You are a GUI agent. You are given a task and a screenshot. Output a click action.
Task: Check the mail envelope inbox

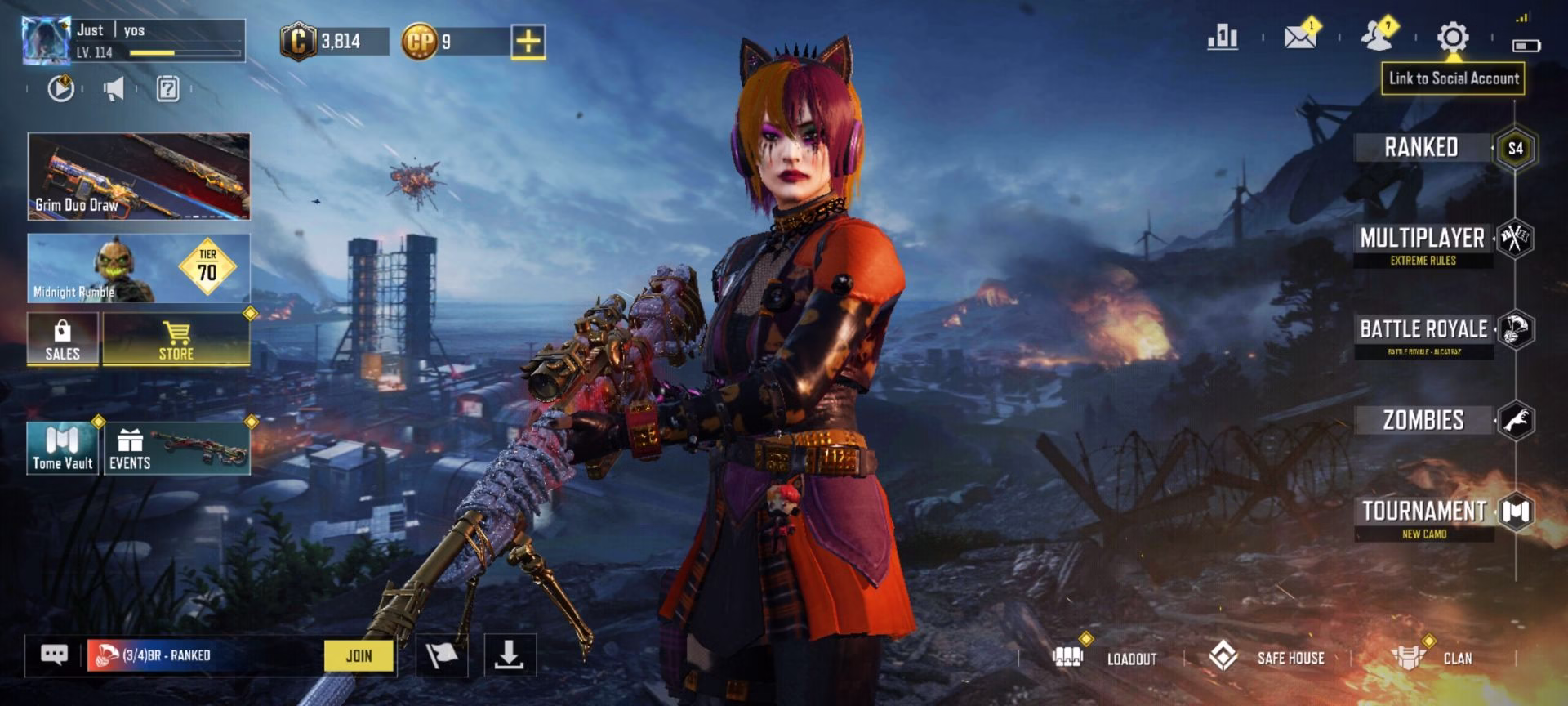1299,37
